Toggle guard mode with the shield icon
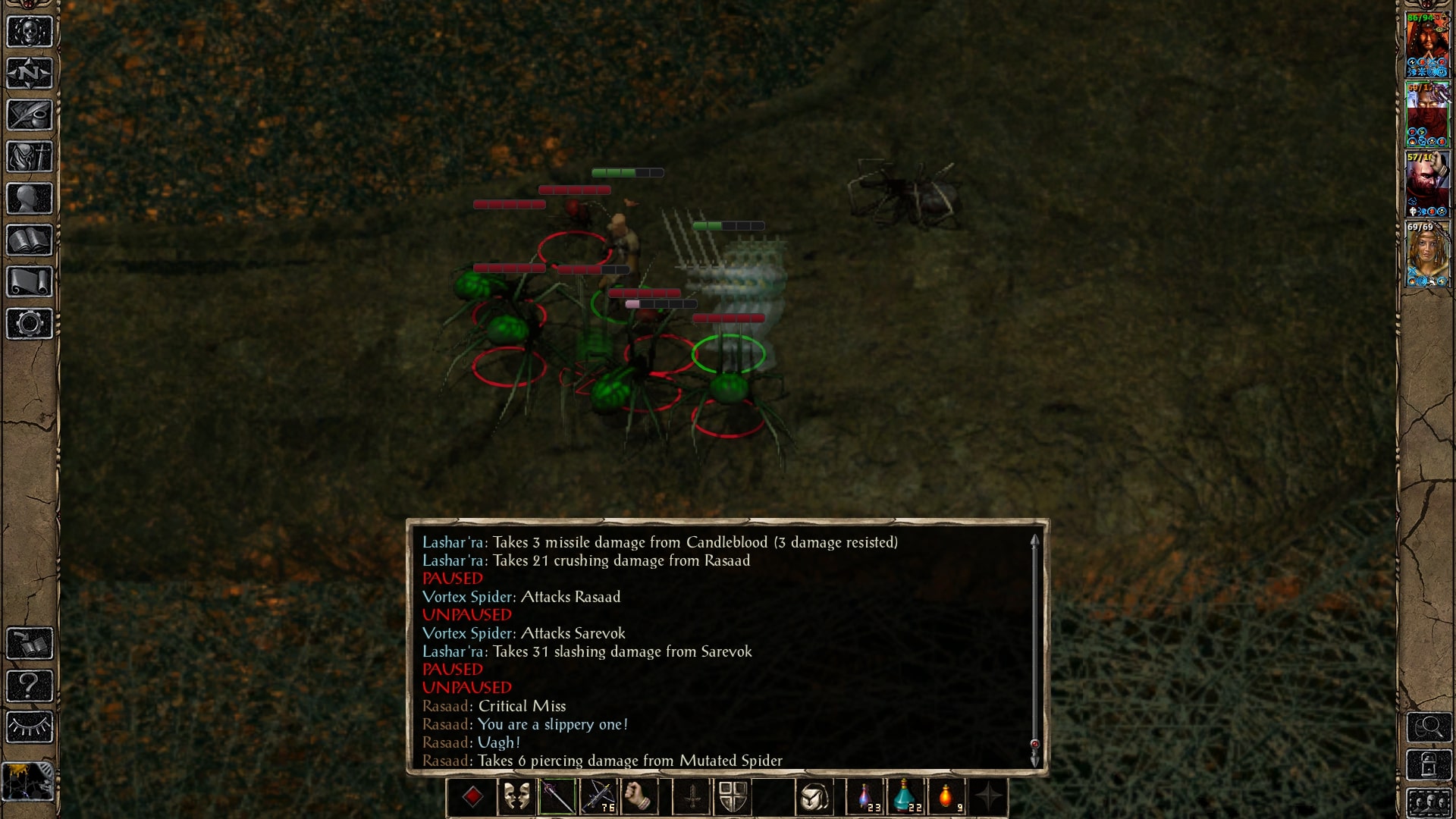The height and width of the screenshot is (819, 1456). coord(733,795)
